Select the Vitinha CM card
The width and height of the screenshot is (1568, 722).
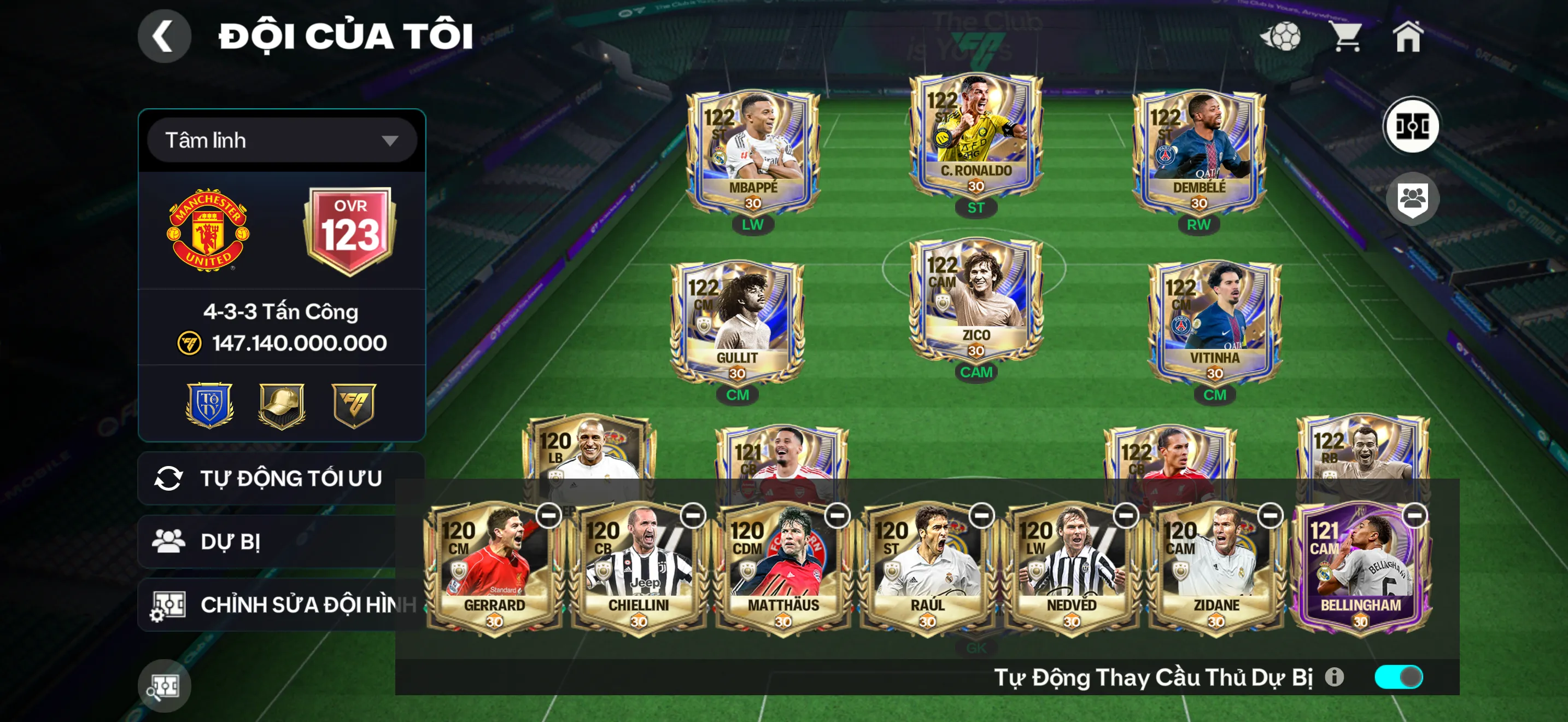tap(1214, 323)
